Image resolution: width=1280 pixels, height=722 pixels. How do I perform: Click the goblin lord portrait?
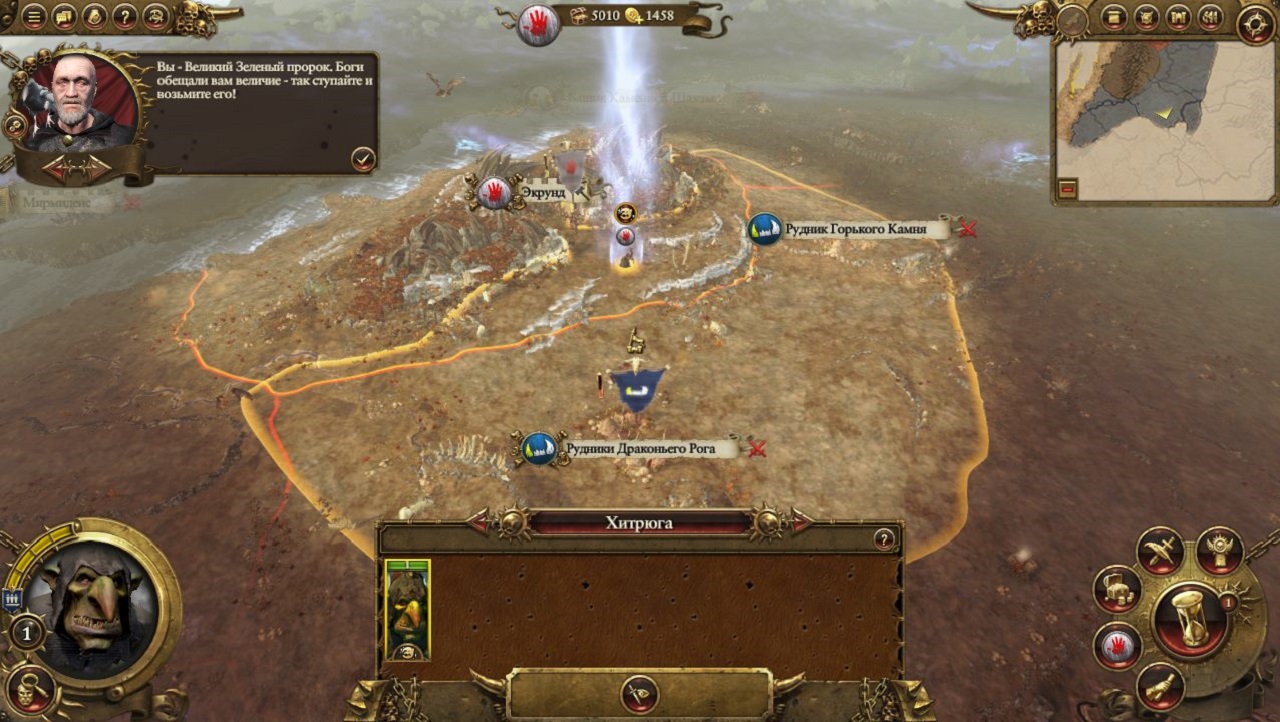pos(91,610)
